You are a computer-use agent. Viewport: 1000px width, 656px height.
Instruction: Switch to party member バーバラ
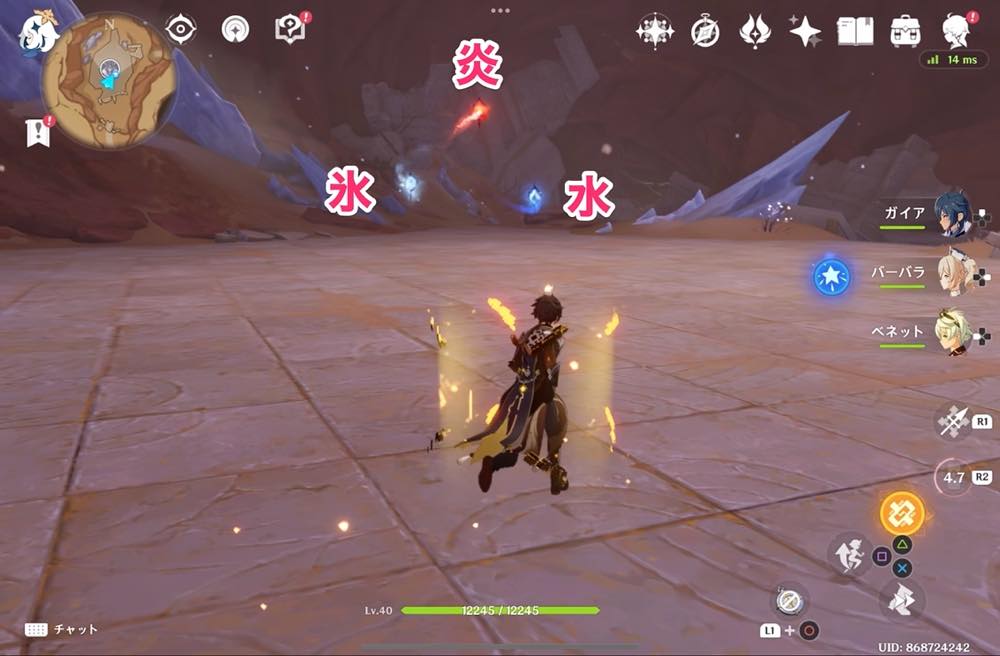click(x=952, y=273)
